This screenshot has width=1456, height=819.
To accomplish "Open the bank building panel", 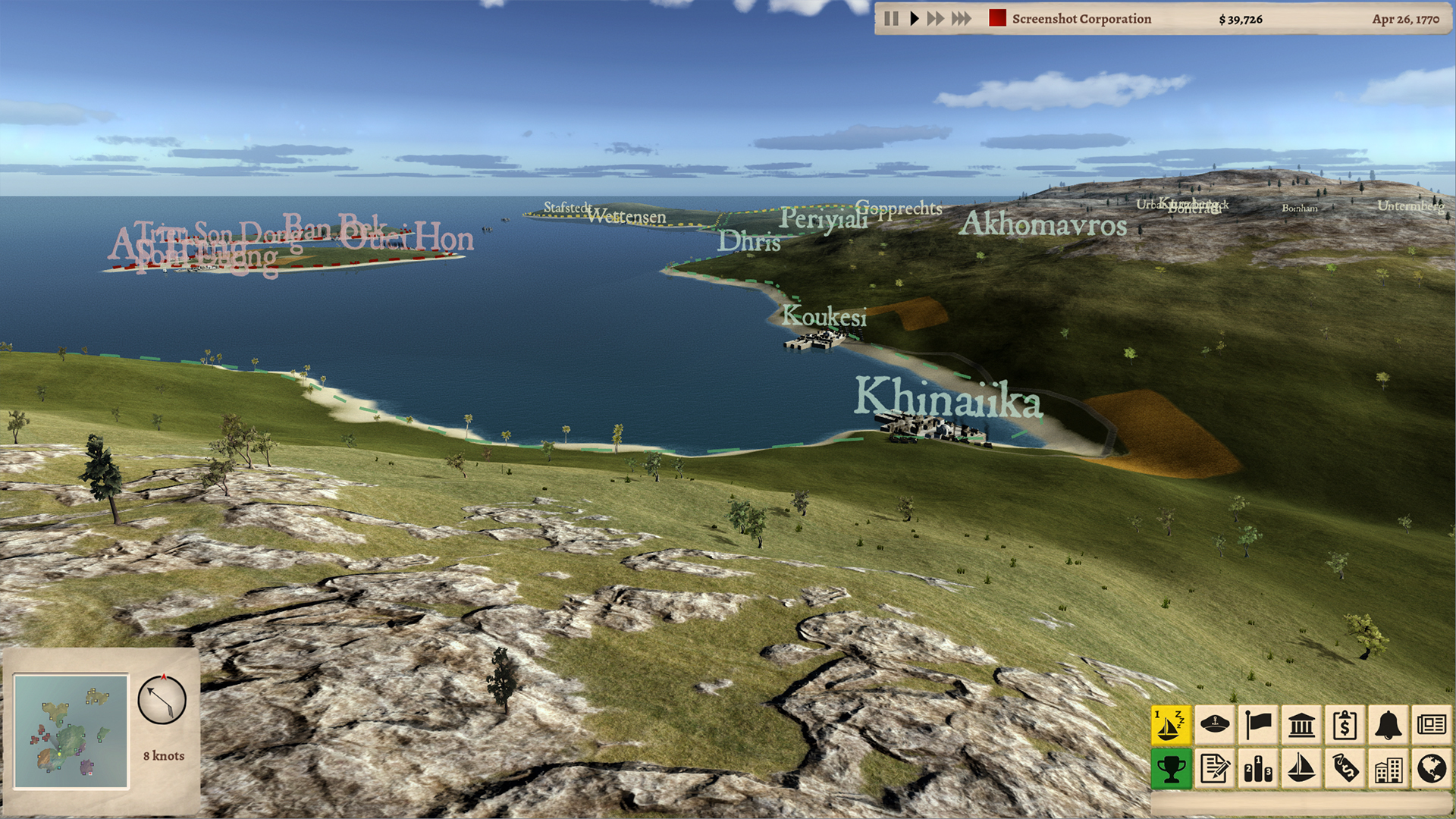I will click(1301, 726).
